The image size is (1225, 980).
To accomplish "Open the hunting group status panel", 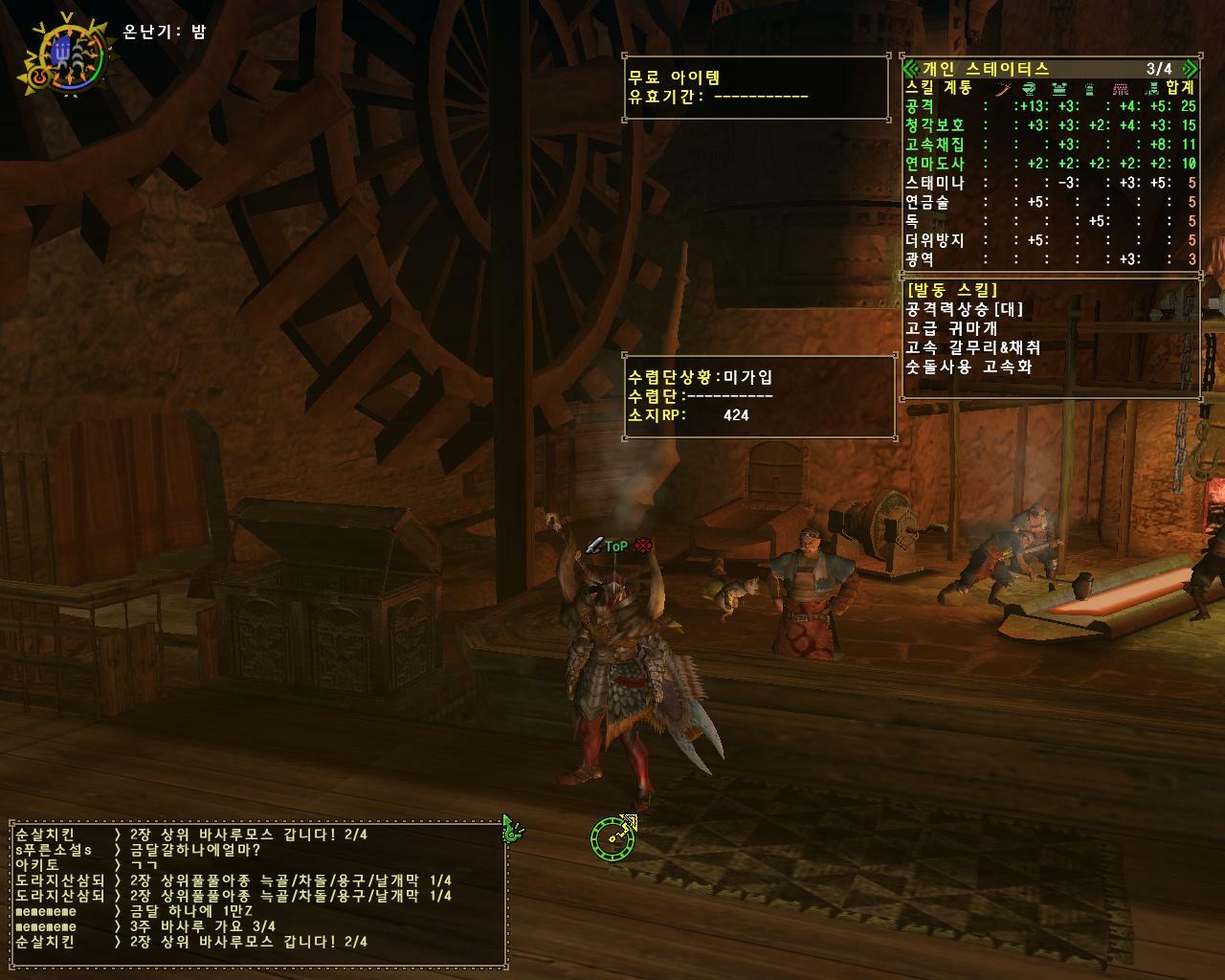I will (x=759, y=396).
